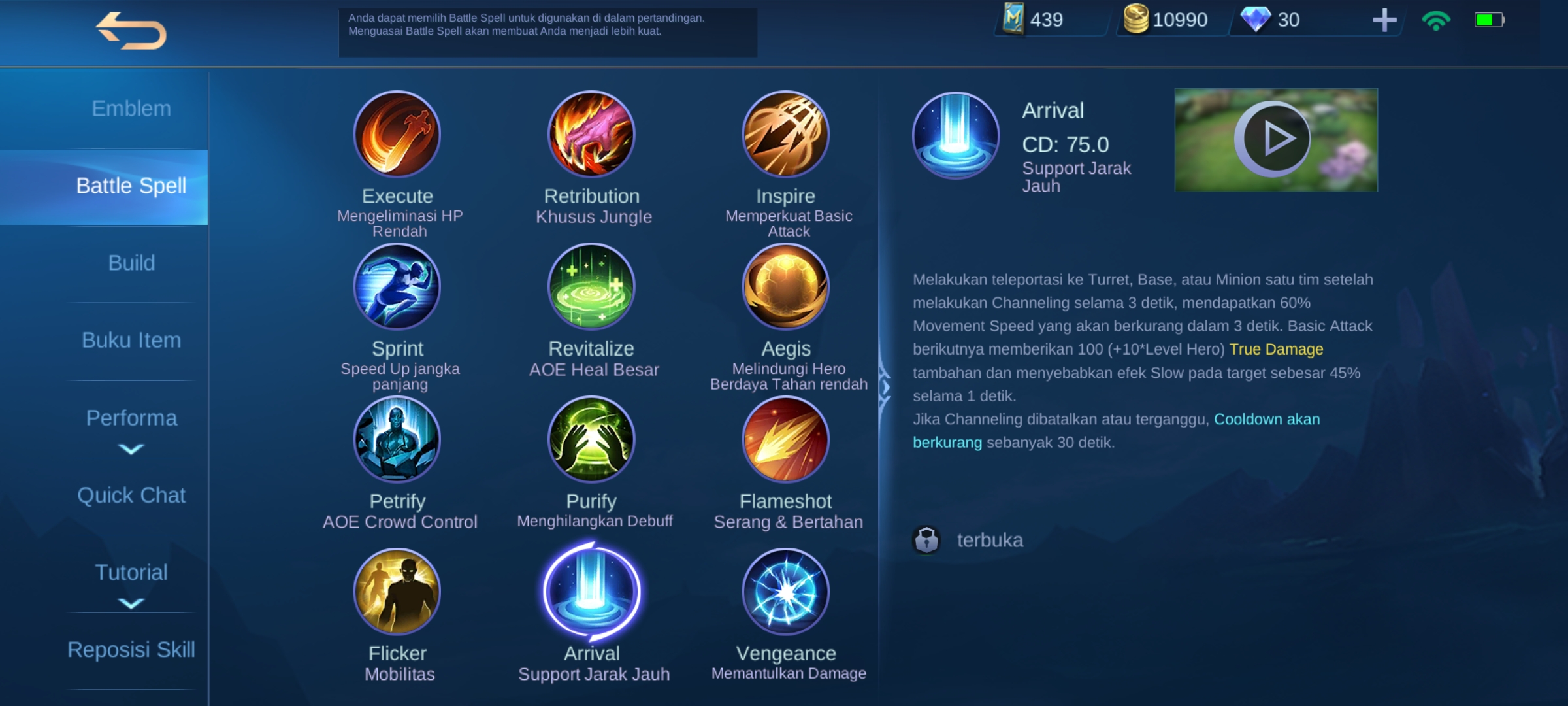Screen dimensions: 1568x706
Task: Select the Revitalize AOE heal spell icon
Action: [x=590, y=286]
